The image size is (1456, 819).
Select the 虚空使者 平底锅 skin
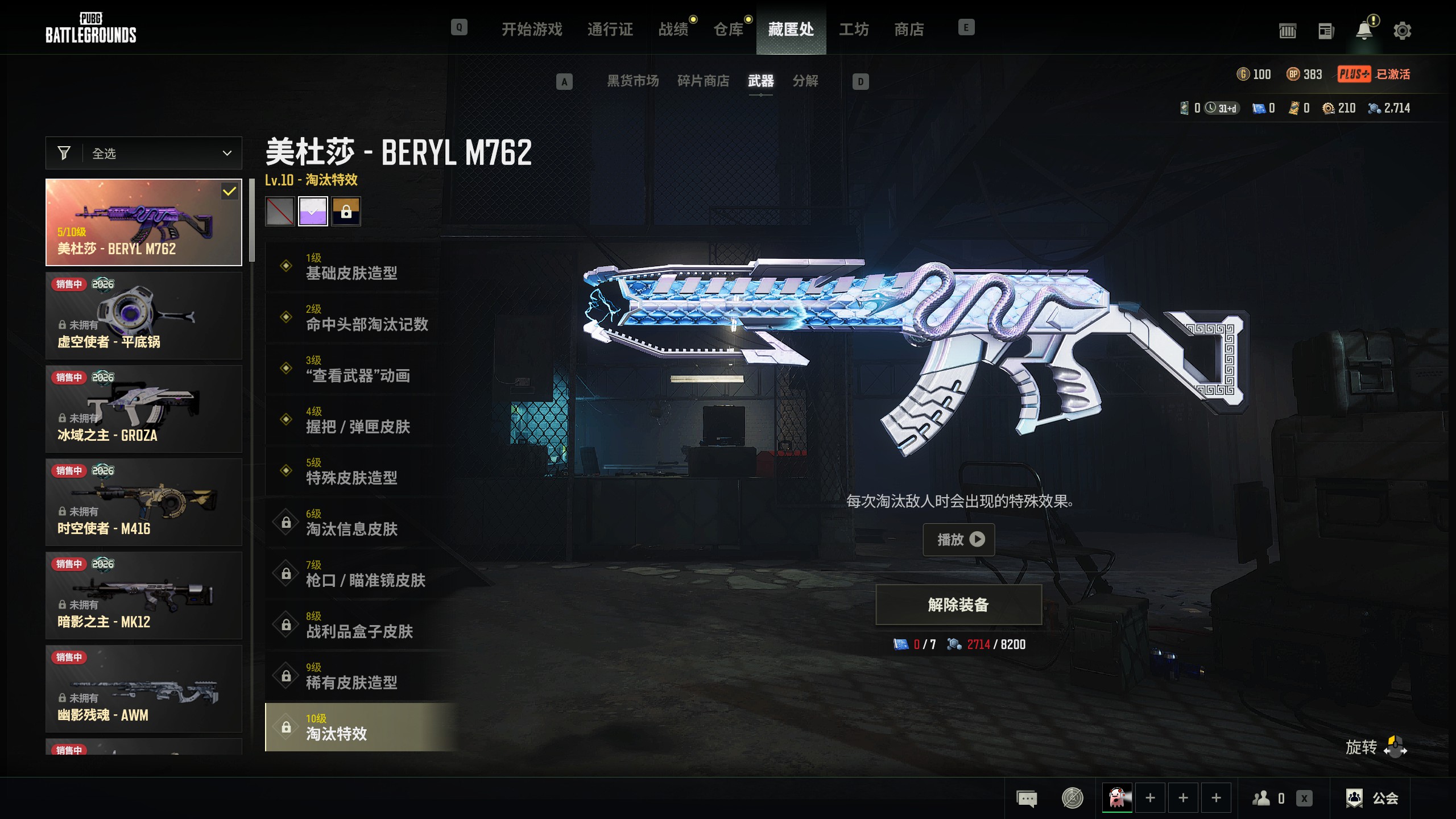tap(144, 316)
